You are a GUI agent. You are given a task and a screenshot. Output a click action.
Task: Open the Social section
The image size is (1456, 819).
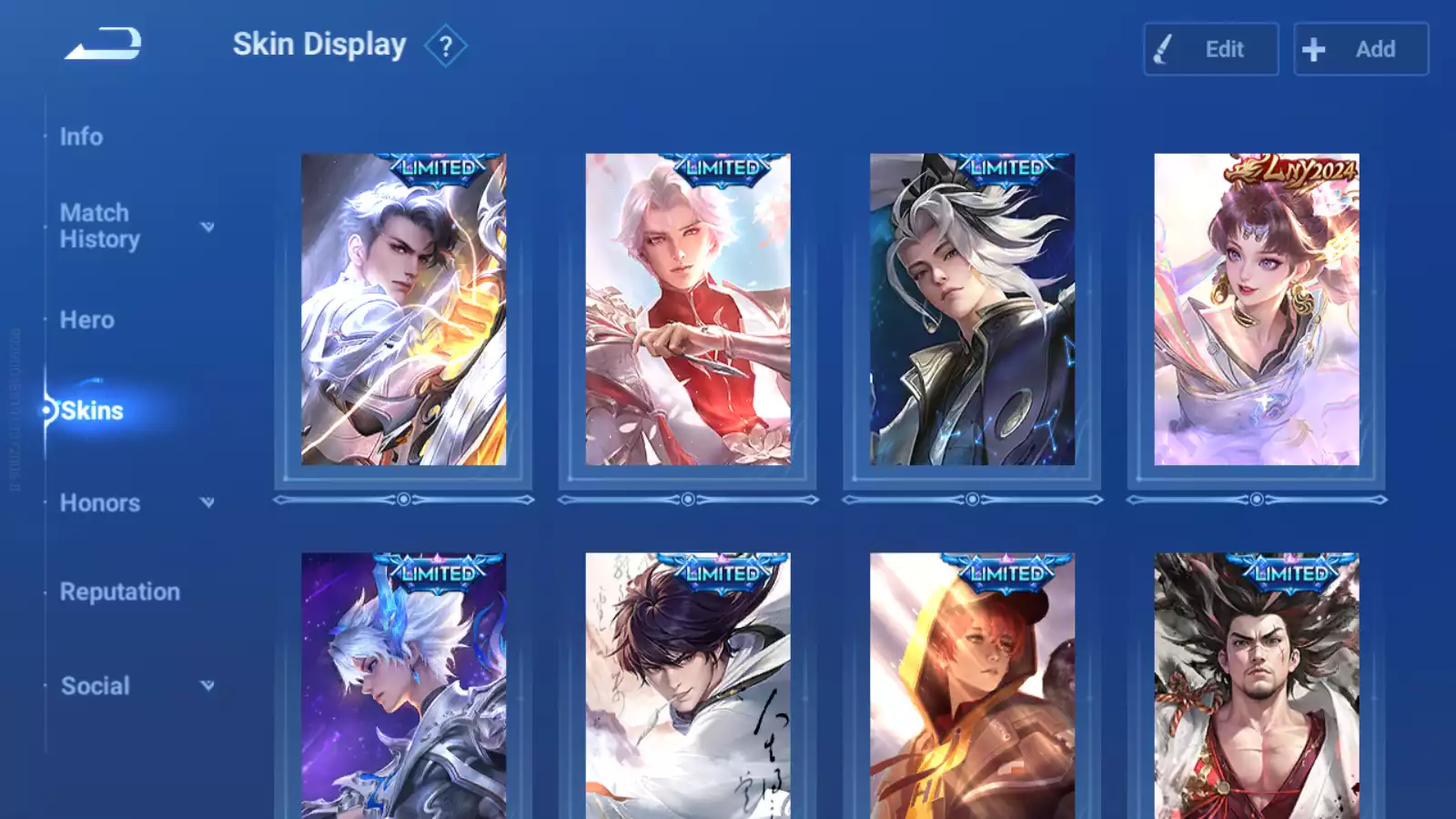click(96, 686)
